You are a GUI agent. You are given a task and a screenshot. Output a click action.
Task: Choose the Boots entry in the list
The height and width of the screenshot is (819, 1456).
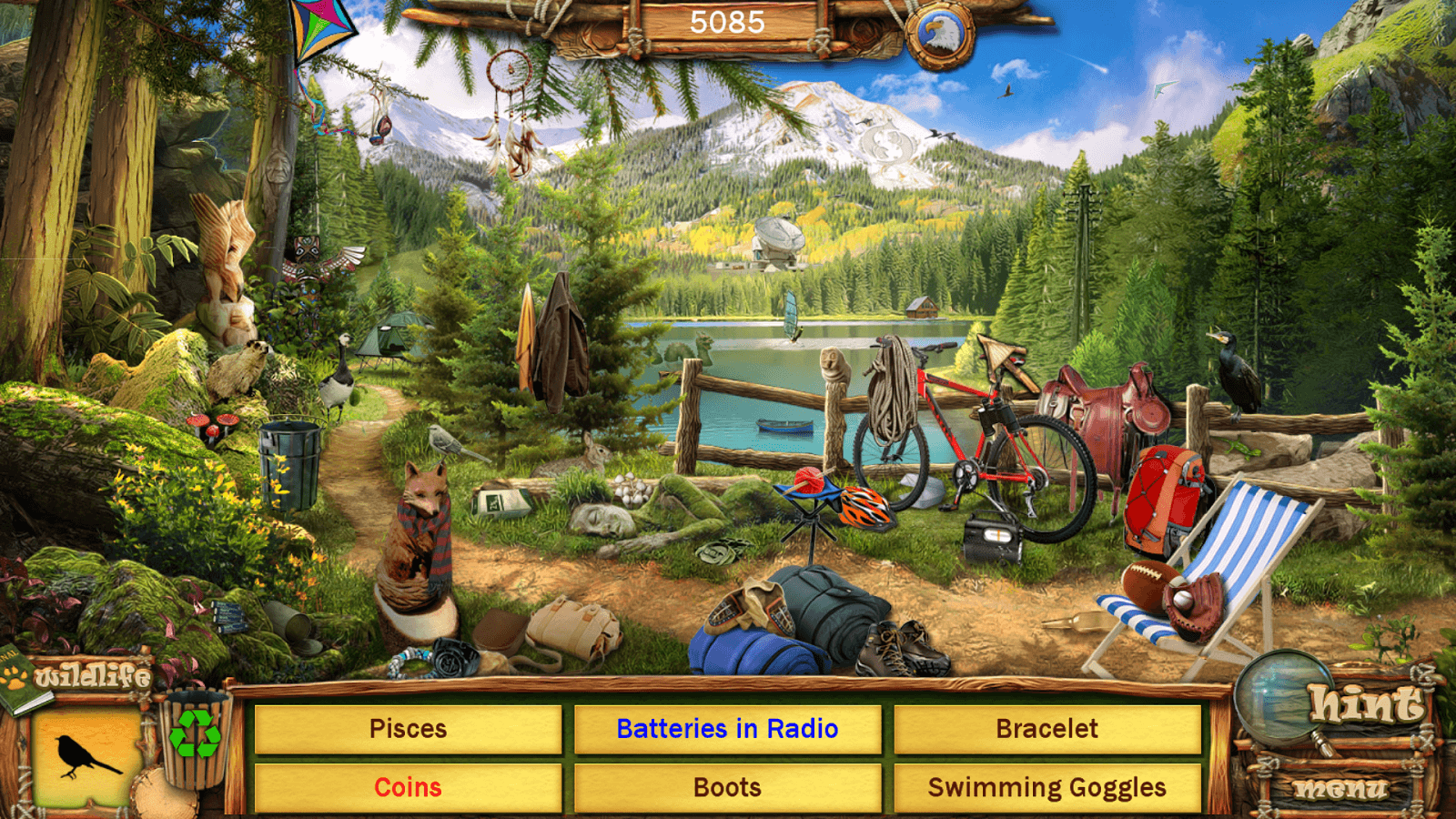pyautogui.click(x=727, y=787)
